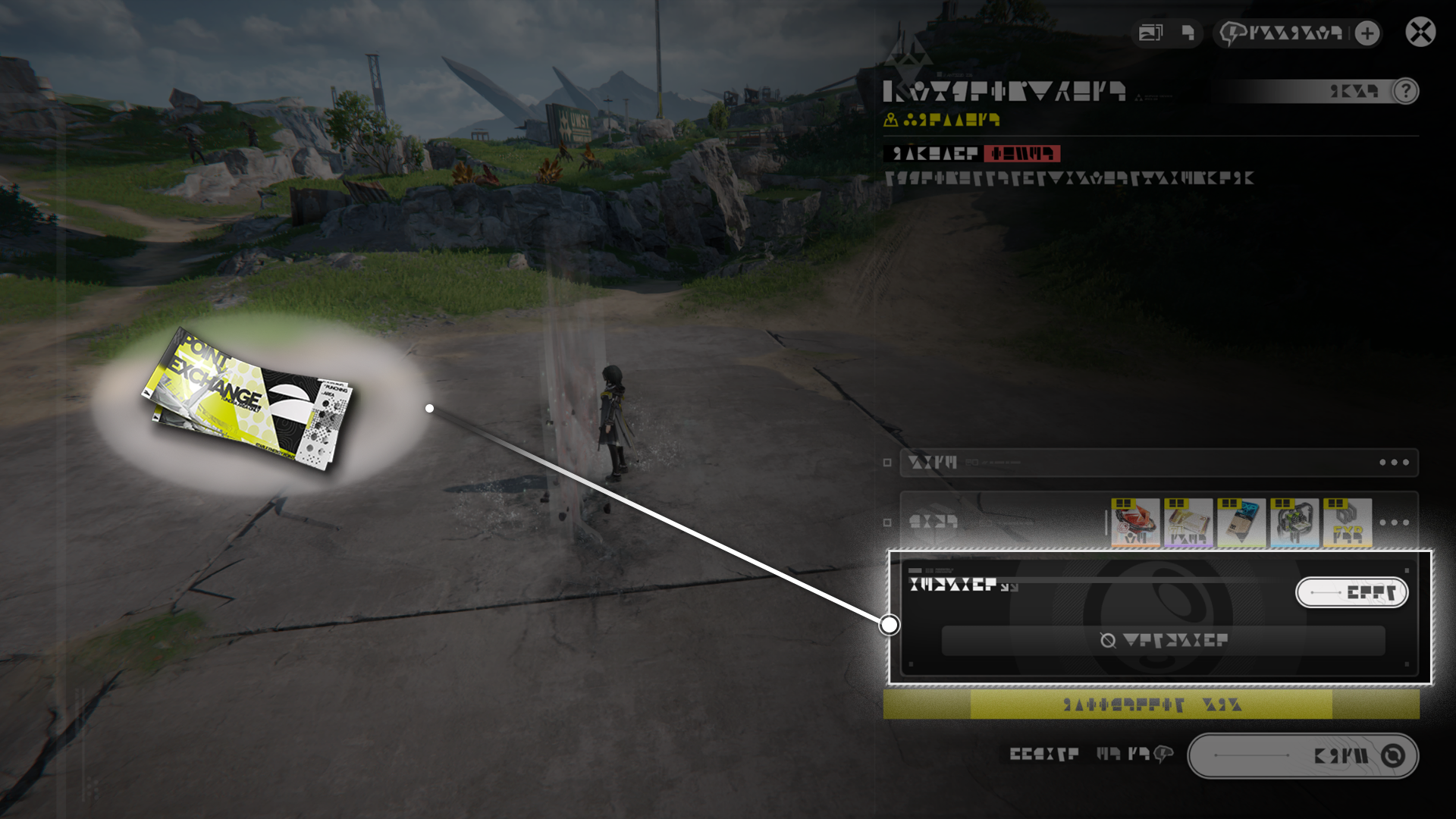Add more energy with the plus button
This screenshot has width=1456, height=819.
(1367, 33)
